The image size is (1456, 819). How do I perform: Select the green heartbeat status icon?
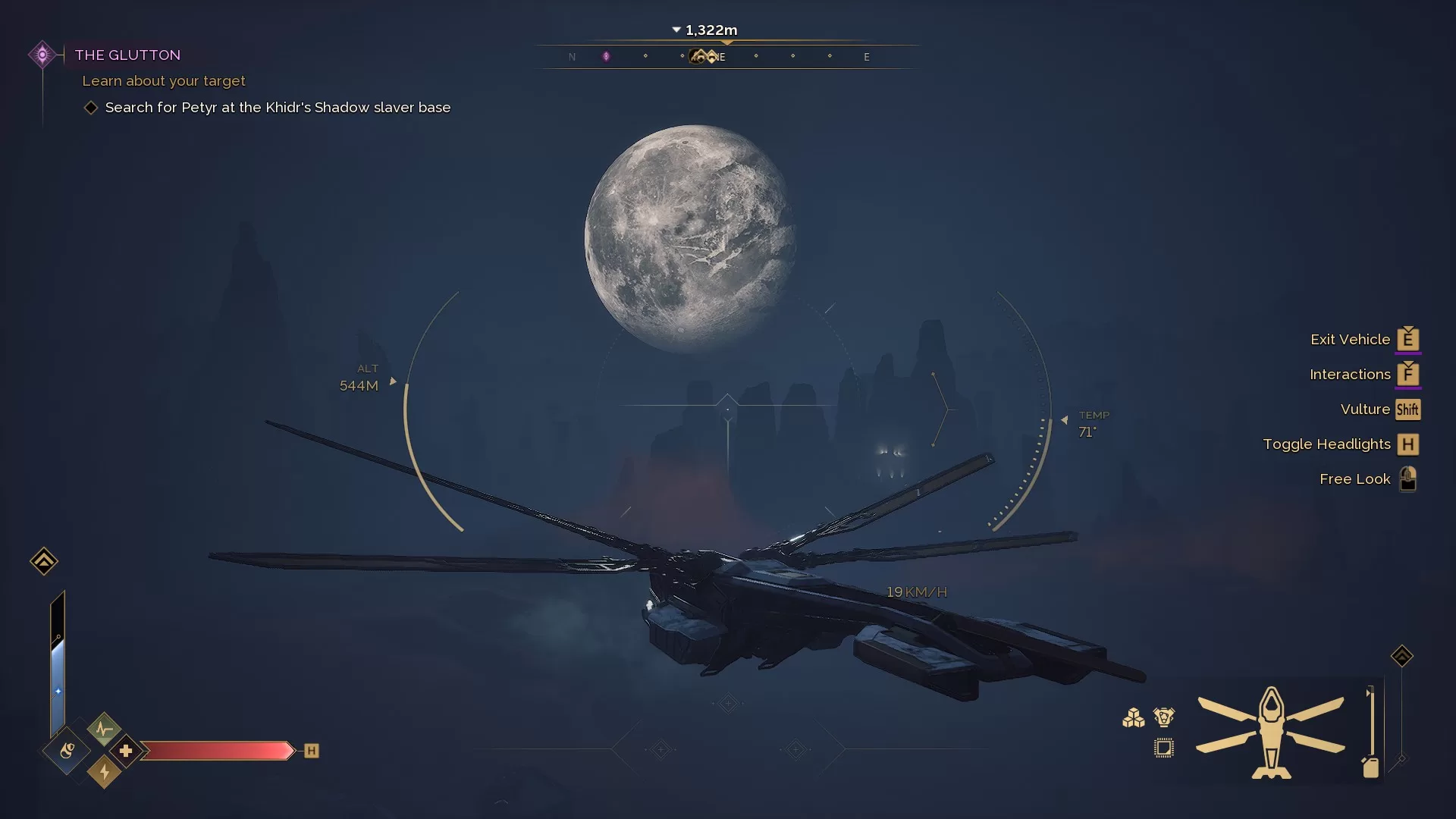tap(104, 730)
